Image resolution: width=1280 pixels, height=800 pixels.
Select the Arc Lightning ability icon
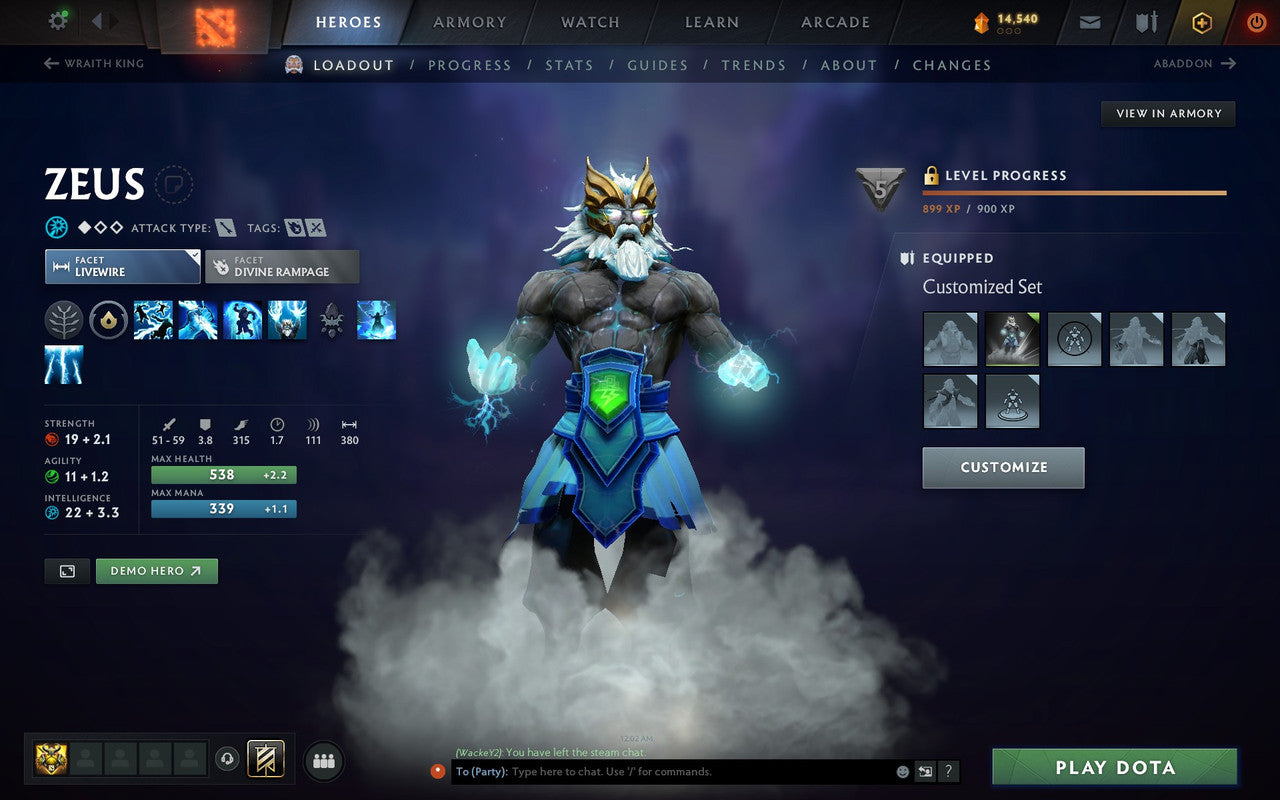coord(153,318)
